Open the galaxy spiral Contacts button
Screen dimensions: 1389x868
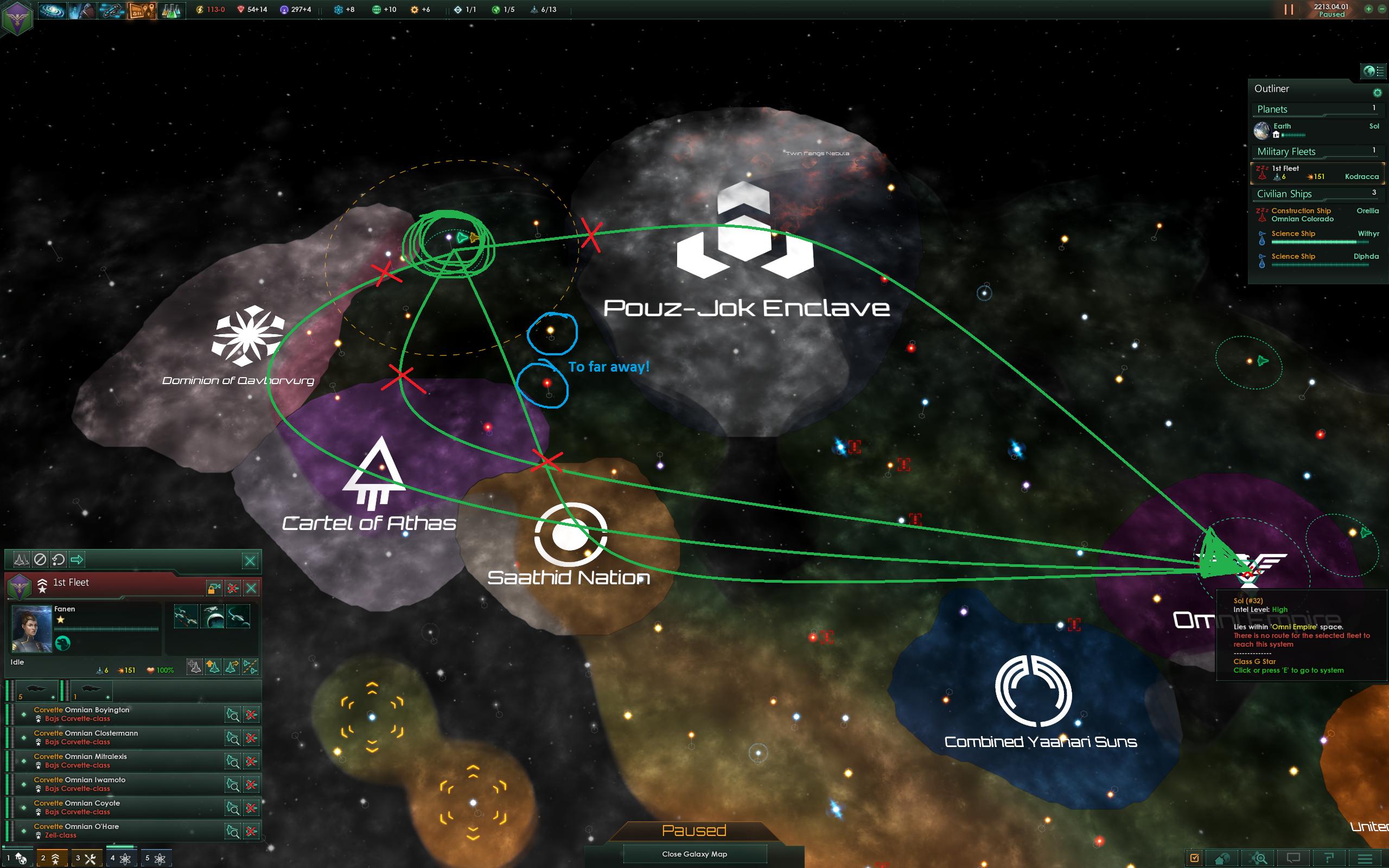[x=52, y=10]
